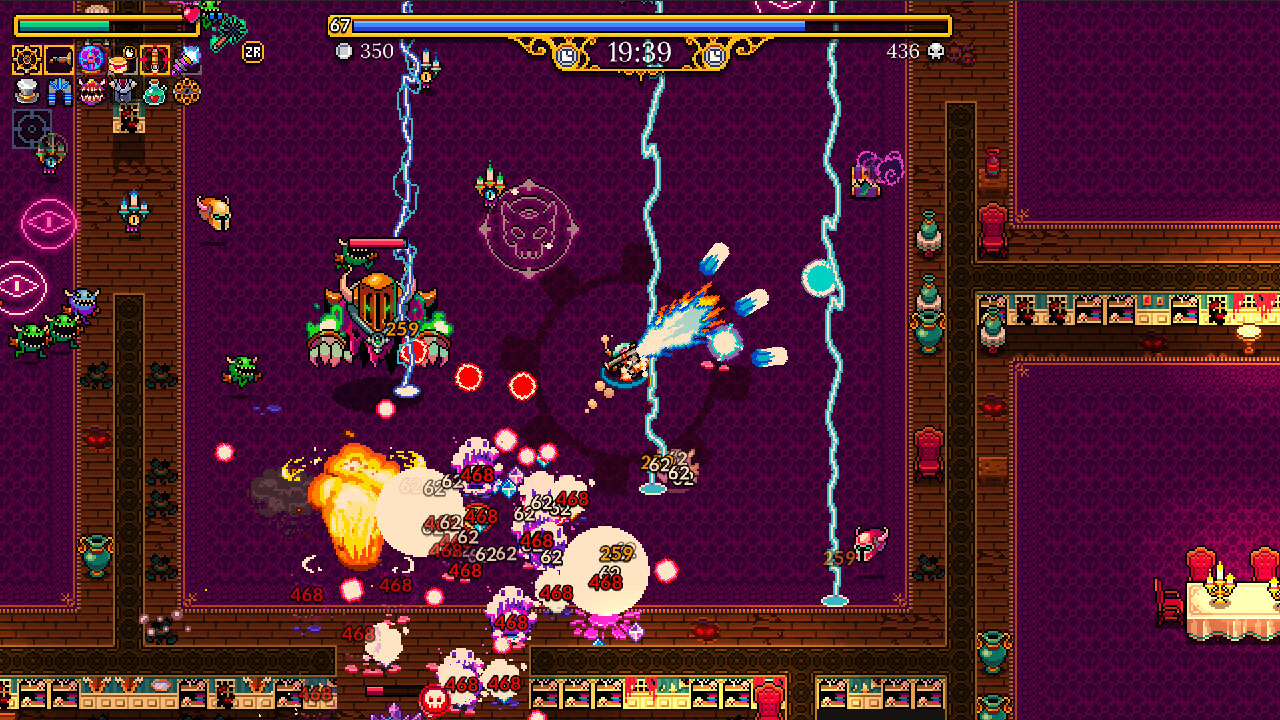The image size is (1280, 720).
Task: Select the horned demon skull trinket
Action: pos(91,90)
